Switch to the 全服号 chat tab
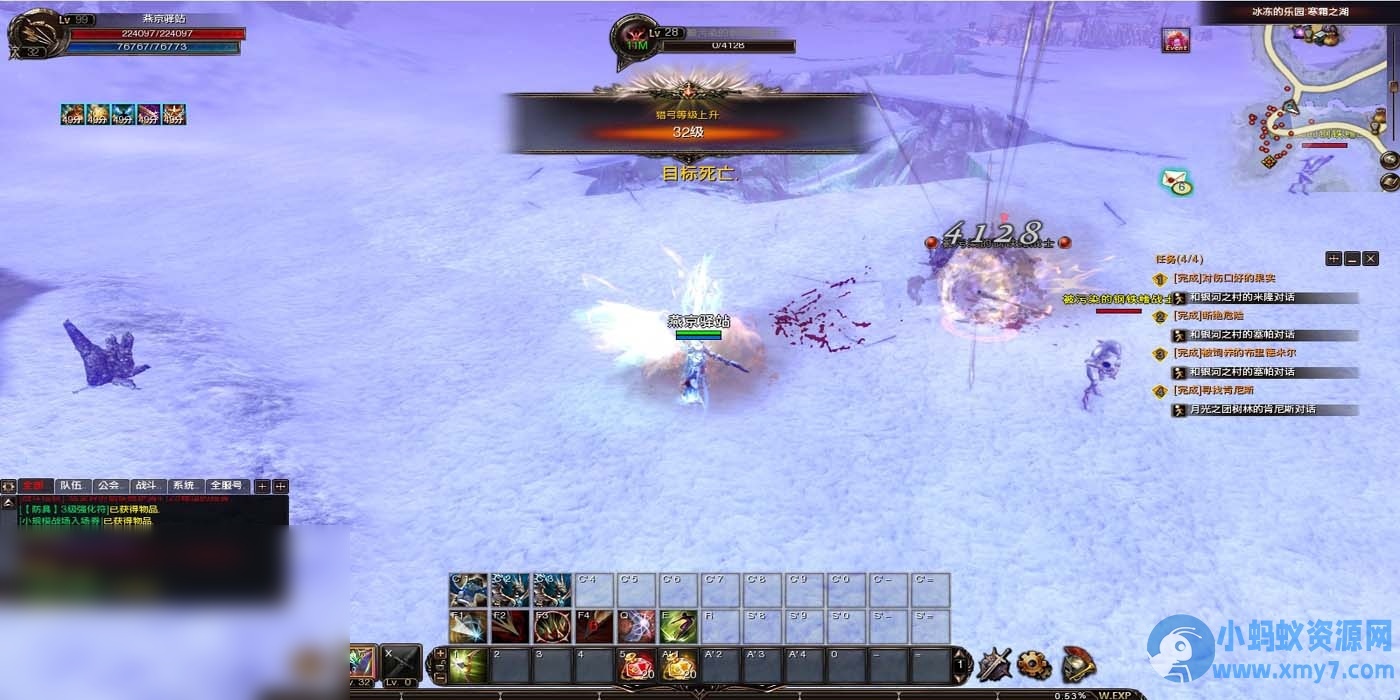This screenshot has height=700, width=1400. (227, 486)
